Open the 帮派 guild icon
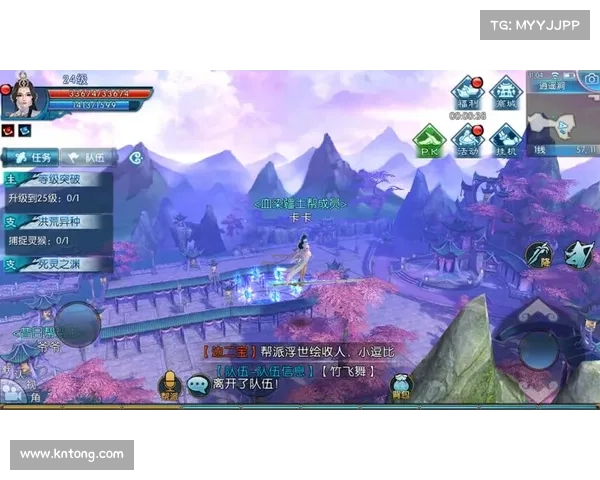Image resolution: width=600 pixels, height=480 pixels. (x=169, y=385)
